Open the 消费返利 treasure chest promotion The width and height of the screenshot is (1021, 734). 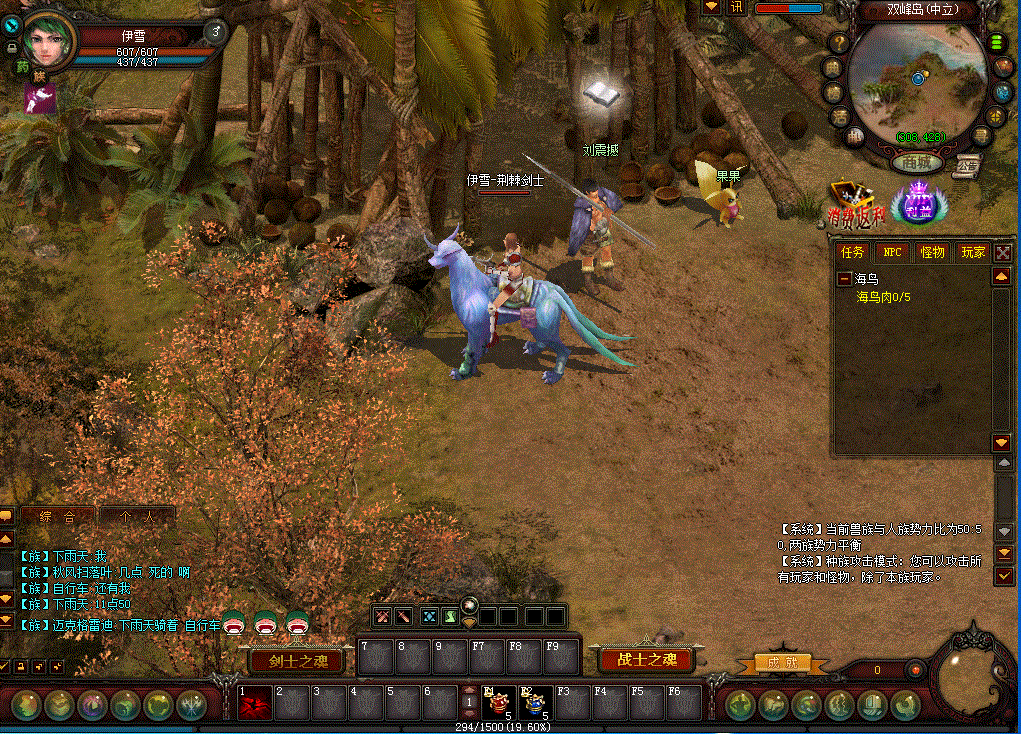pos(855,203)
